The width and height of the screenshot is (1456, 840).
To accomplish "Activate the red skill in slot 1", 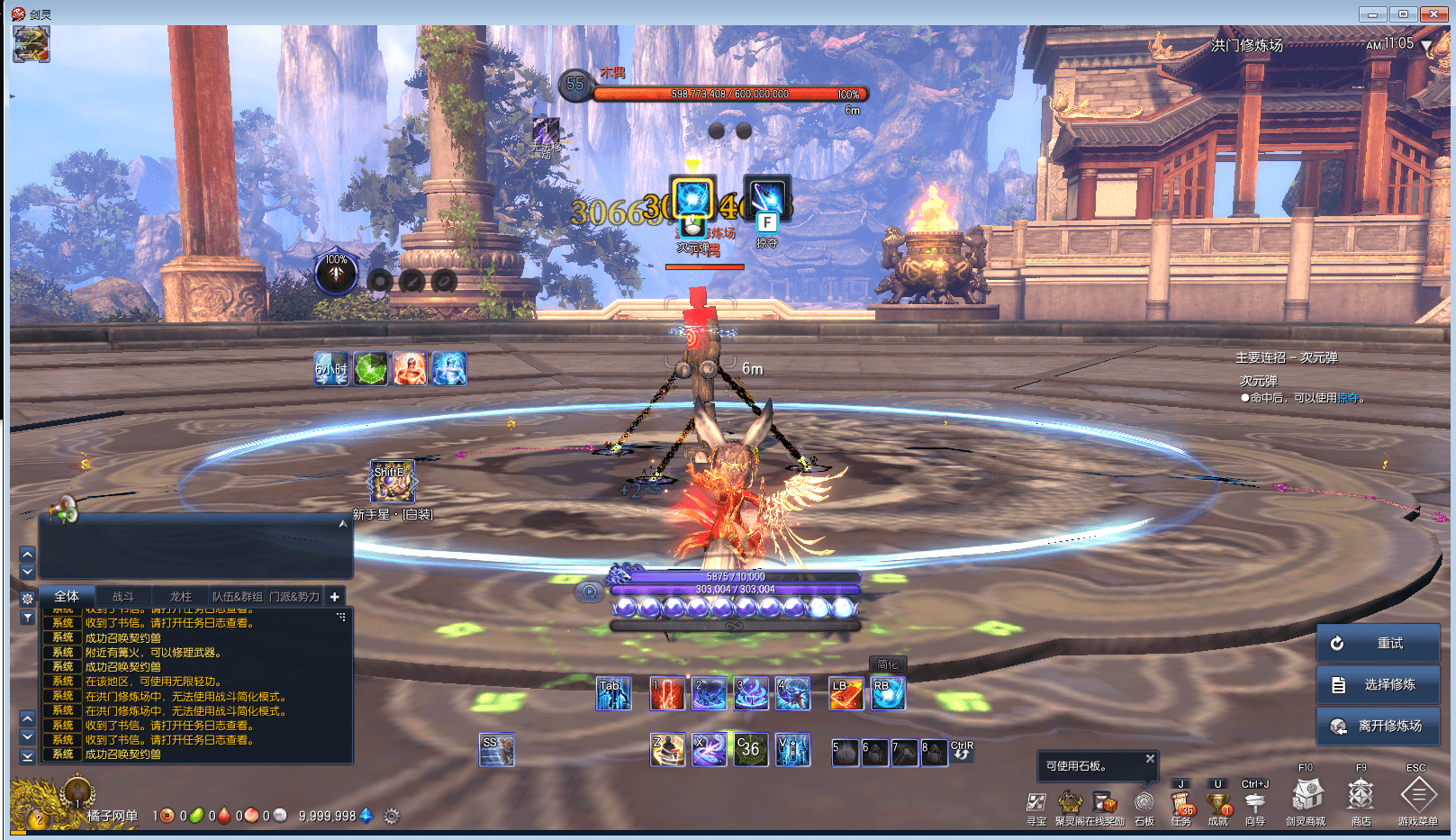I will click(666, 693).
